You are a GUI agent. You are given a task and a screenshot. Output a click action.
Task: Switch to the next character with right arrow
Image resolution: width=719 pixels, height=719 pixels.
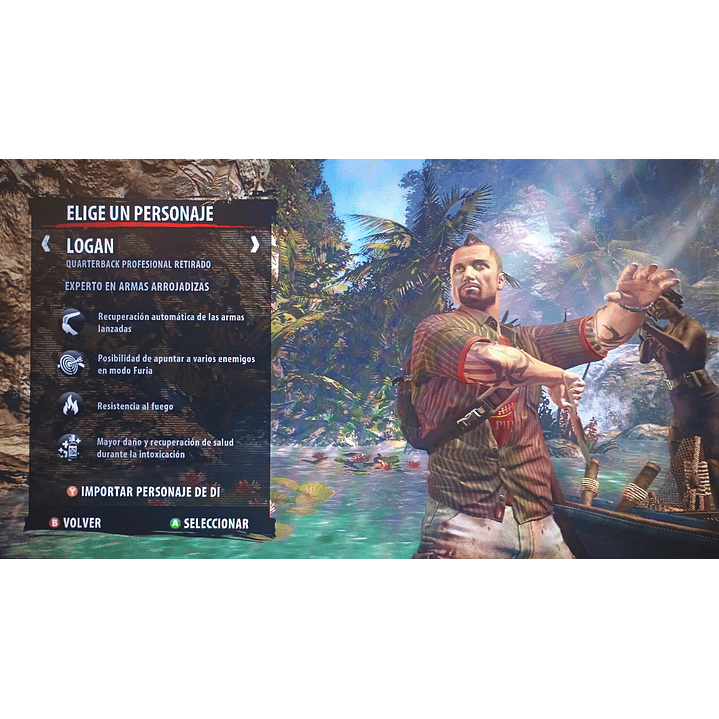(255, 244)
